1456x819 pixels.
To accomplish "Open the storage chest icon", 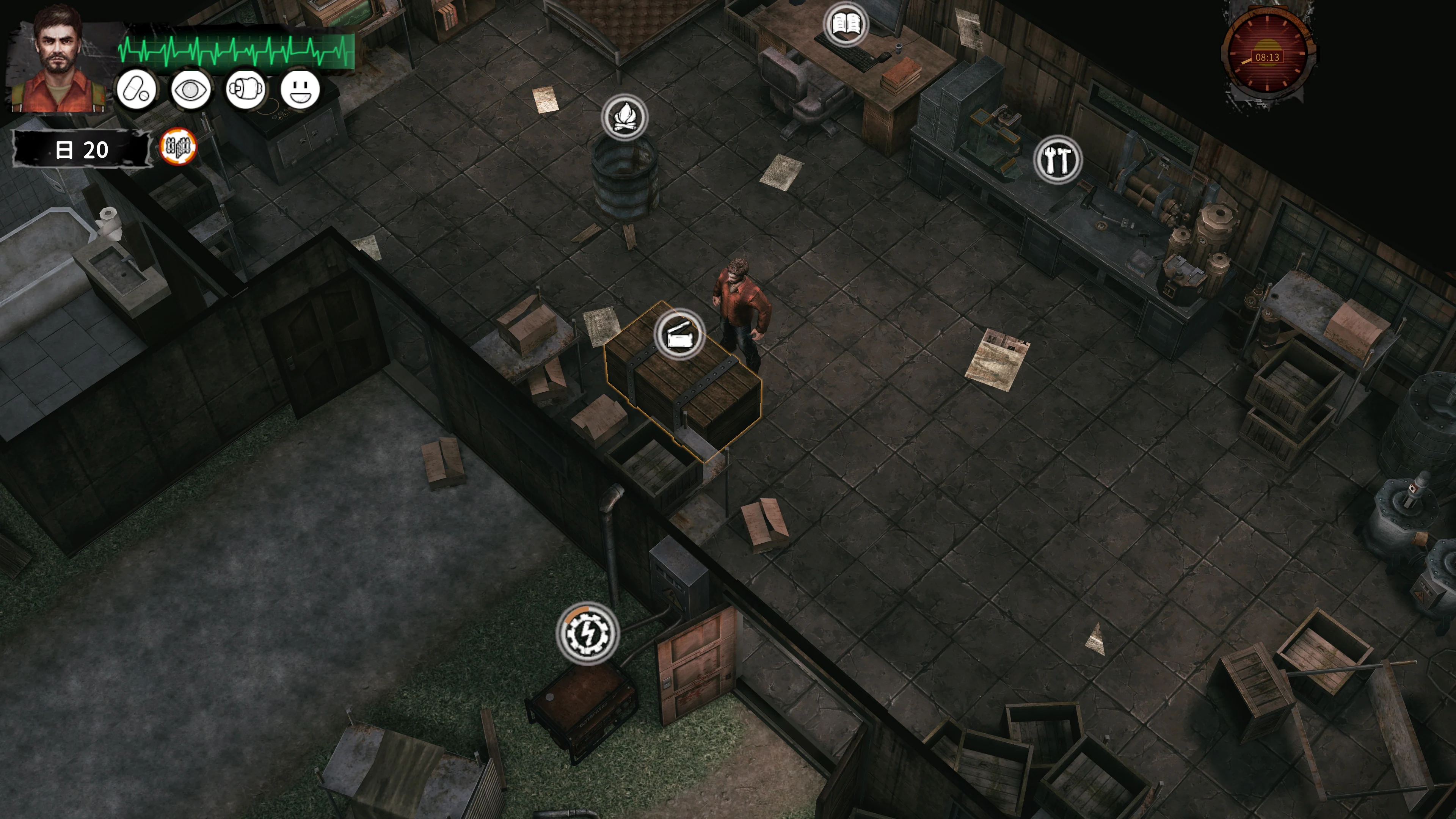I will pyautogui.click(x=679, y=334).
